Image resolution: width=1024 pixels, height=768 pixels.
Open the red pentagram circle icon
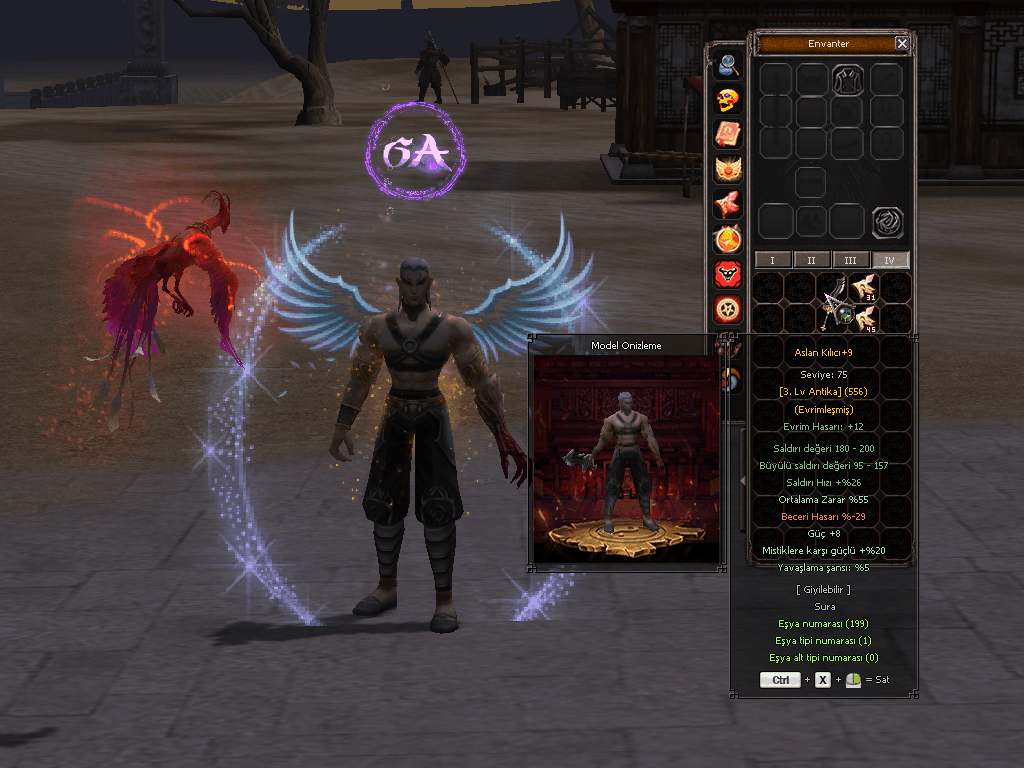point(727,309)
